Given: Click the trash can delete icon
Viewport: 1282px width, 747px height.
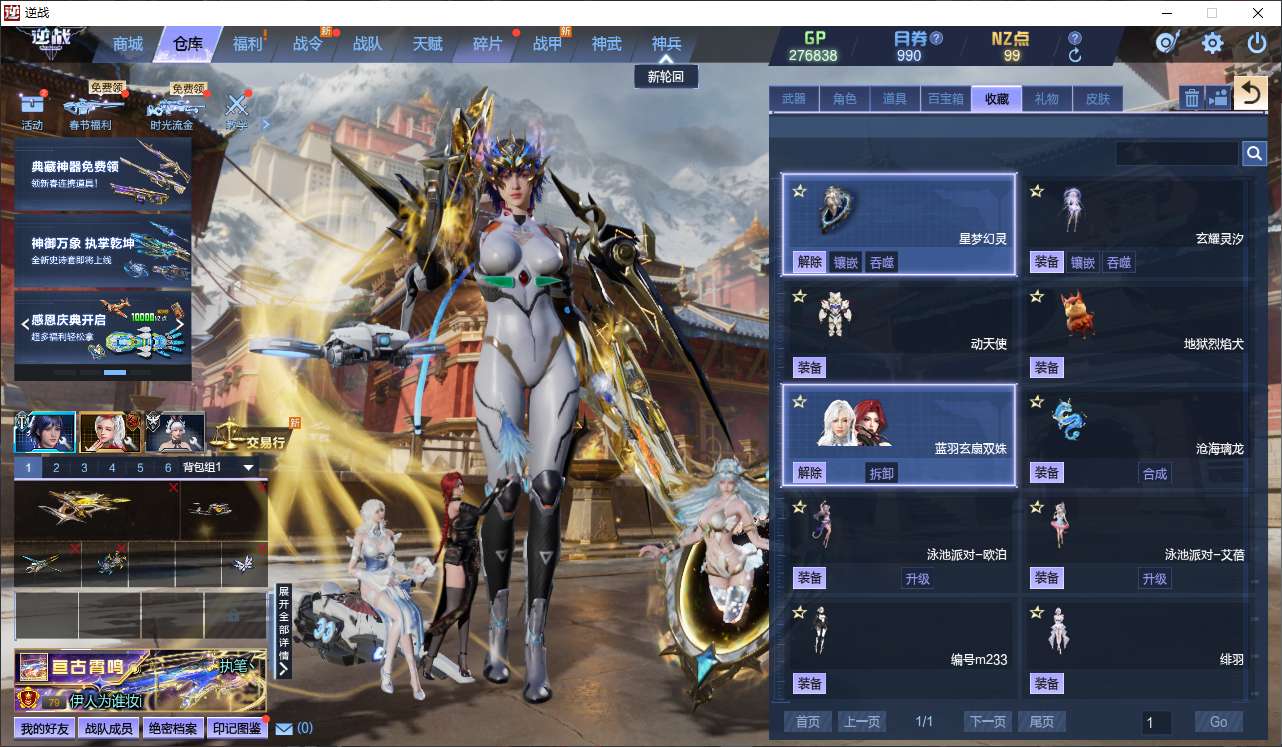Looking at the screenshot, I should (1191, 97).
